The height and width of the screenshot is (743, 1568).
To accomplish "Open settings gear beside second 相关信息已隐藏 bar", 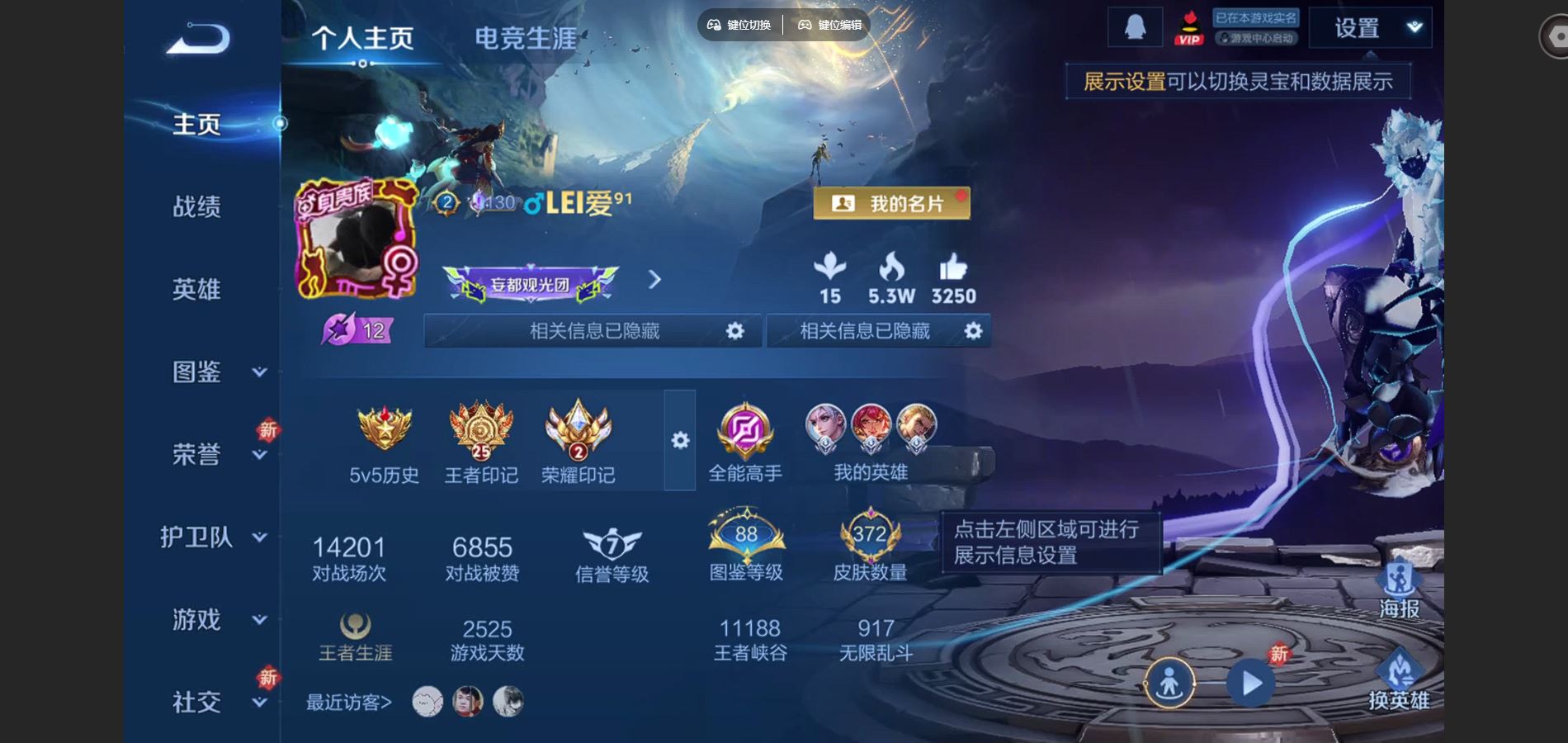I will coord(974,331).
